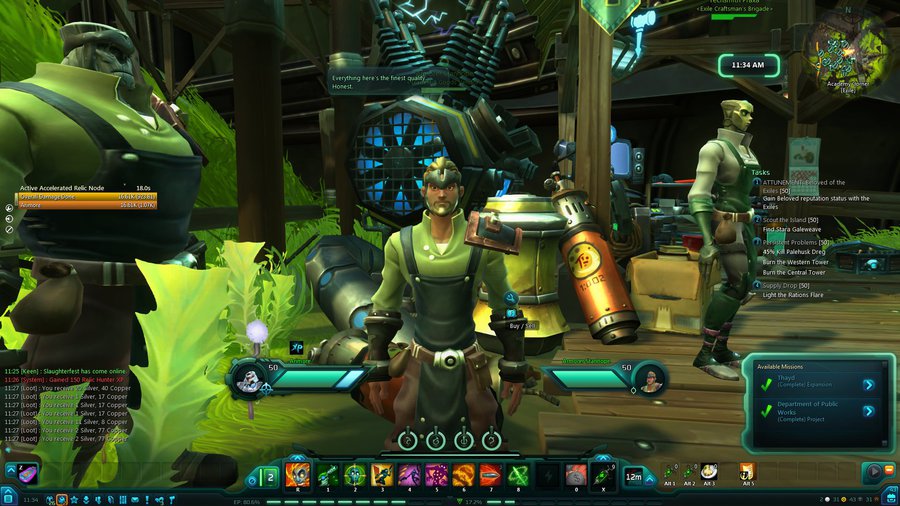Select the Armored Tannope target portrait
This screenshot has height=506, width=900.
coord(651,378)
